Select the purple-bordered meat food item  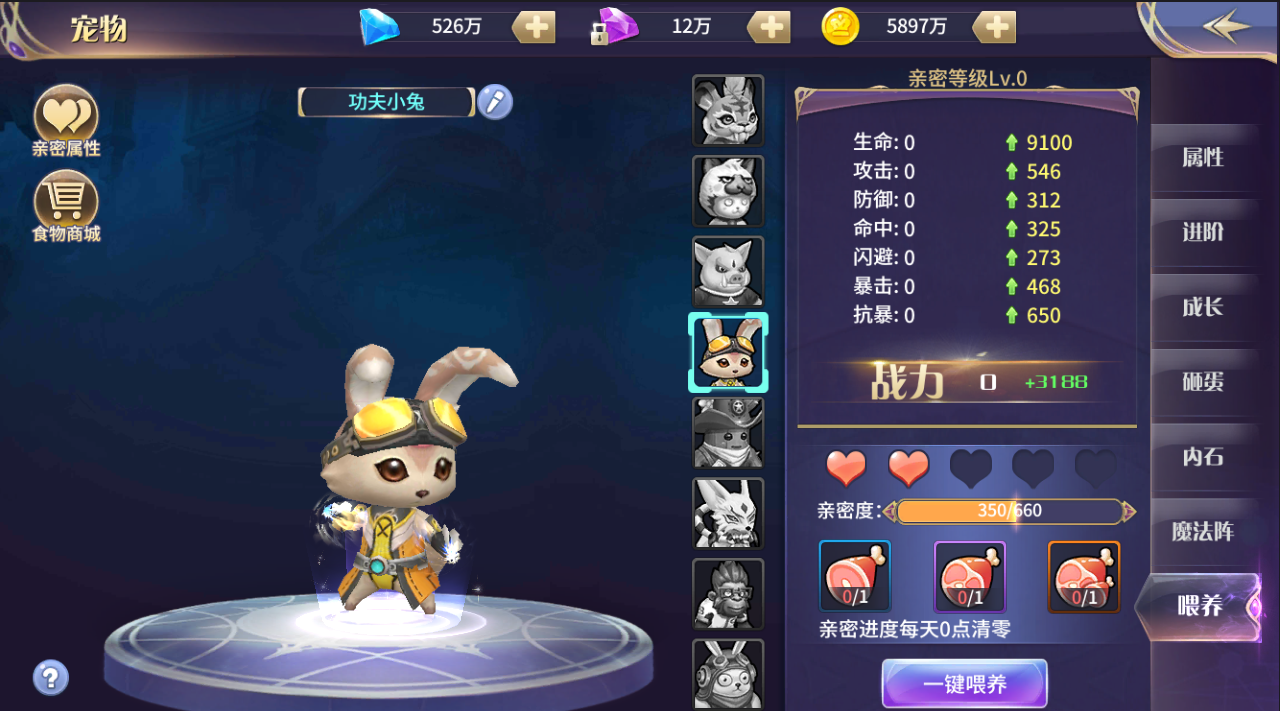(x=969, y=576)
